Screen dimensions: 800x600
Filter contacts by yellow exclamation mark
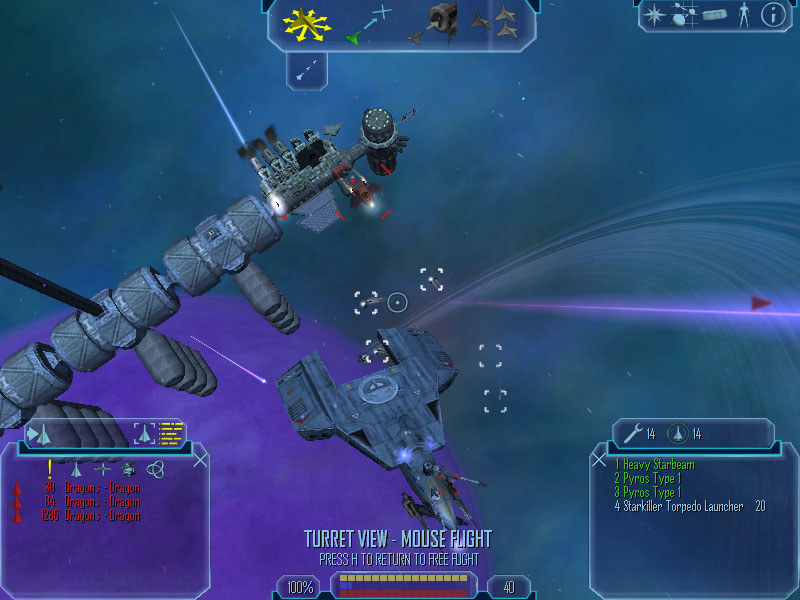tap(48, 467)
